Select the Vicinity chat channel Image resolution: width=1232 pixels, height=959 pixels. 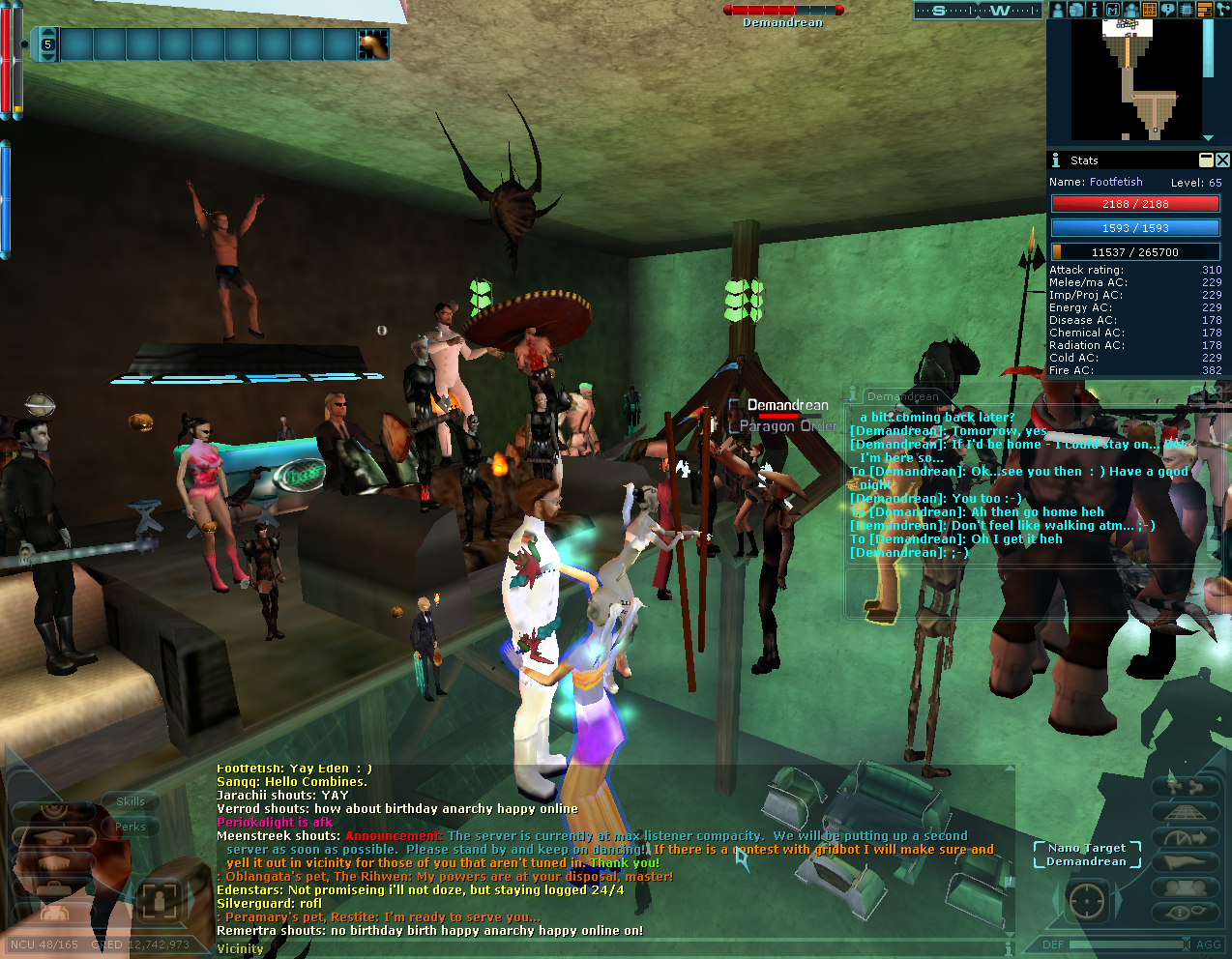point(240,948)
